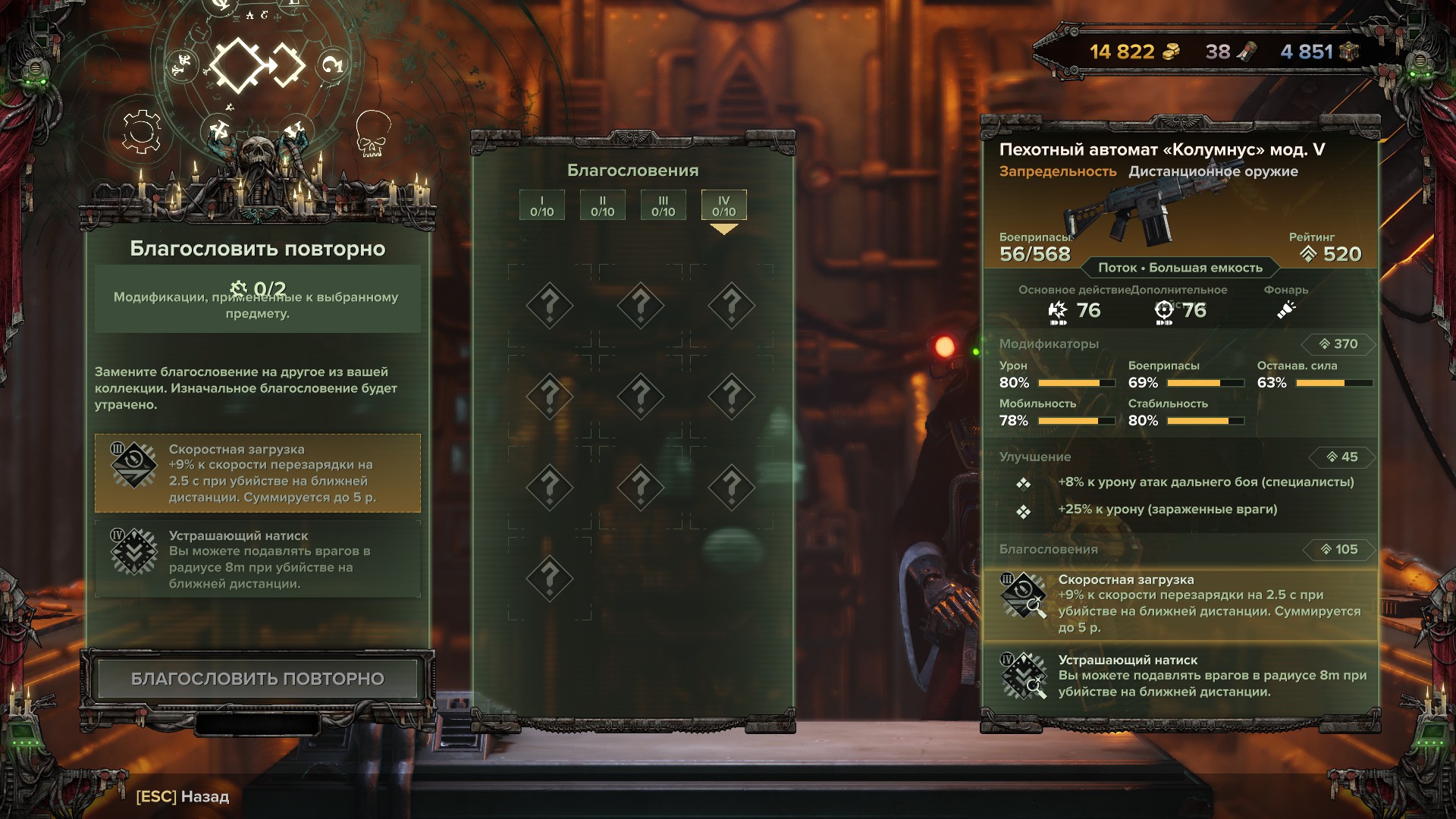
Task: Choose Устрашающий натиск in the re-bless panel
Action: point(257,560)
